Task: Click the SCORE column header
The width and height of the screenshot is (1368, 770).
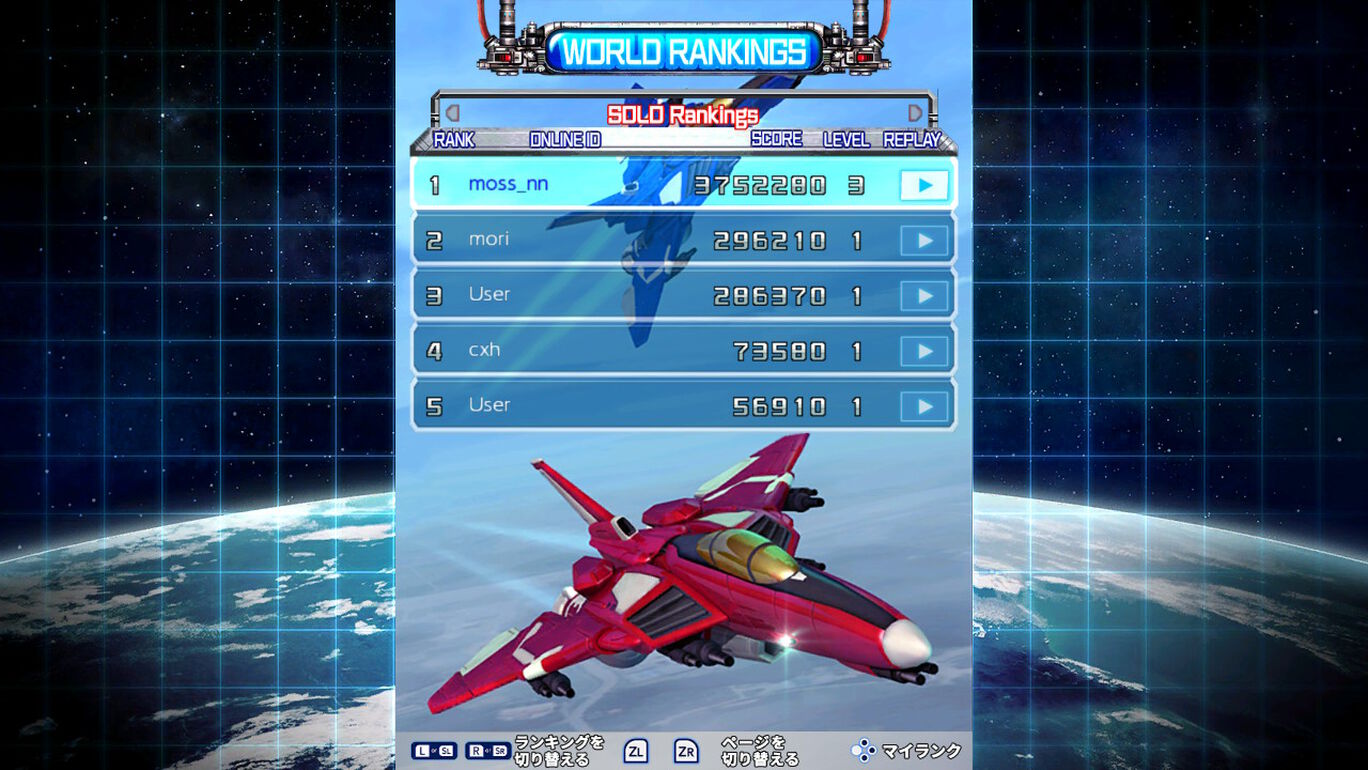Action: click(775, 140)
